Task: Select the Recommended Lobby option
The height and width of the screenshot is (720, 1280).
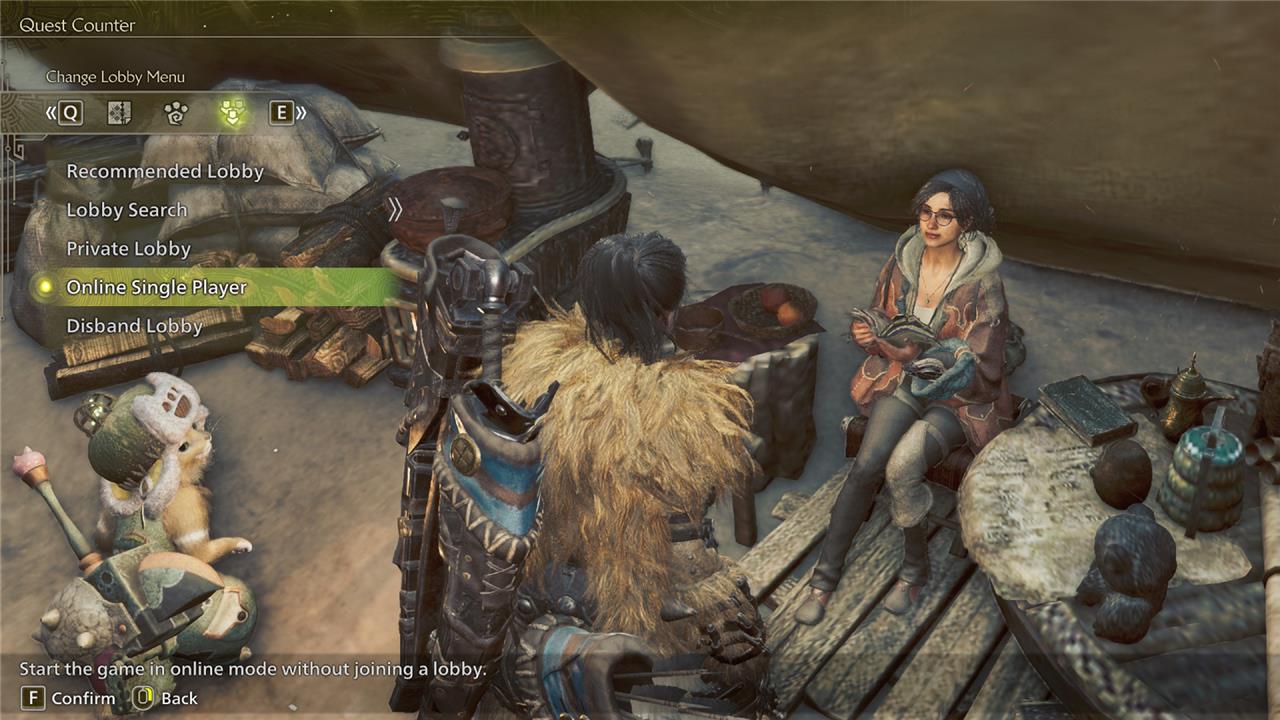Action: pos(165,172)
